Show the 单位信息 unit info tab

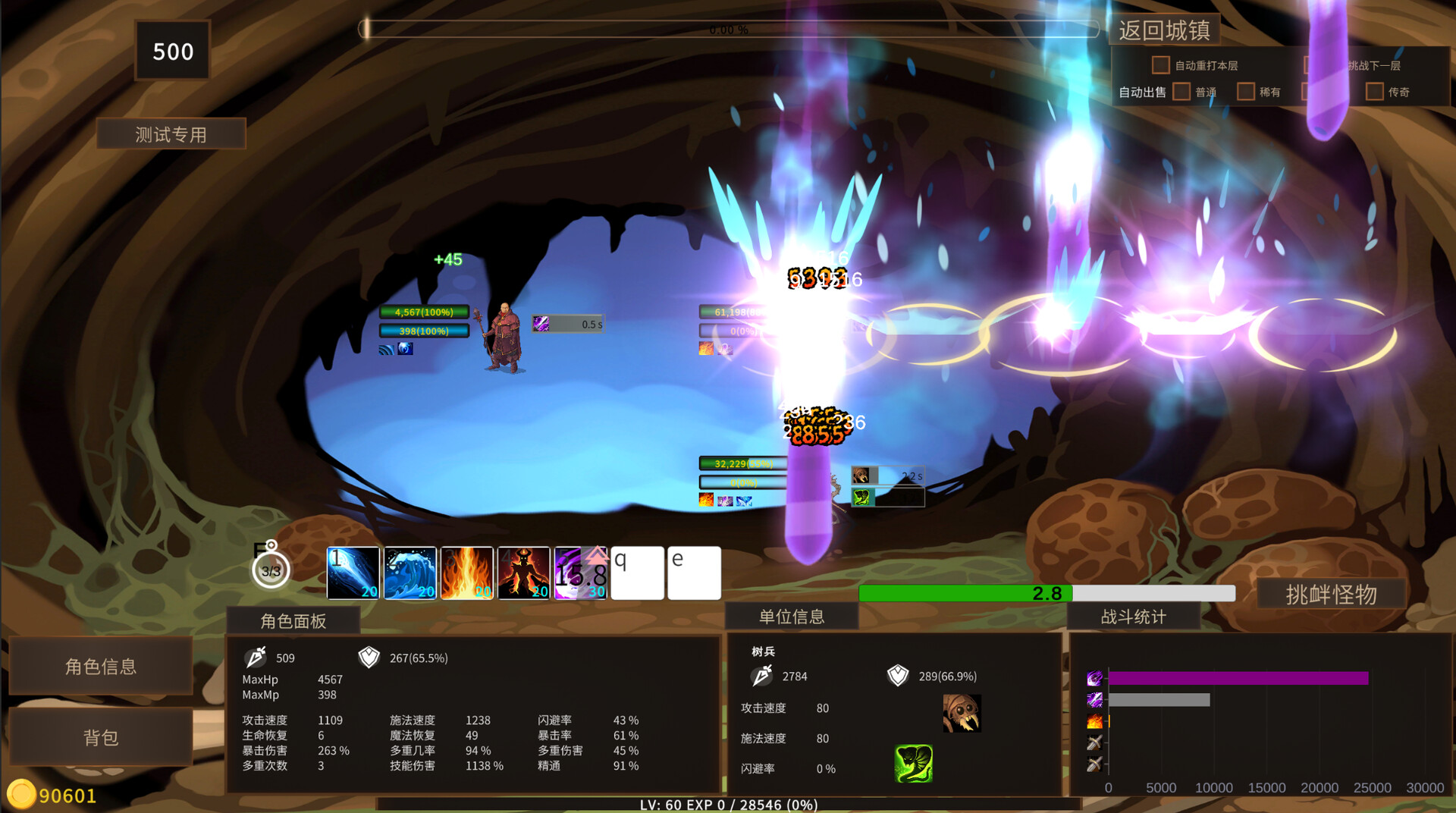pos(792,617)
